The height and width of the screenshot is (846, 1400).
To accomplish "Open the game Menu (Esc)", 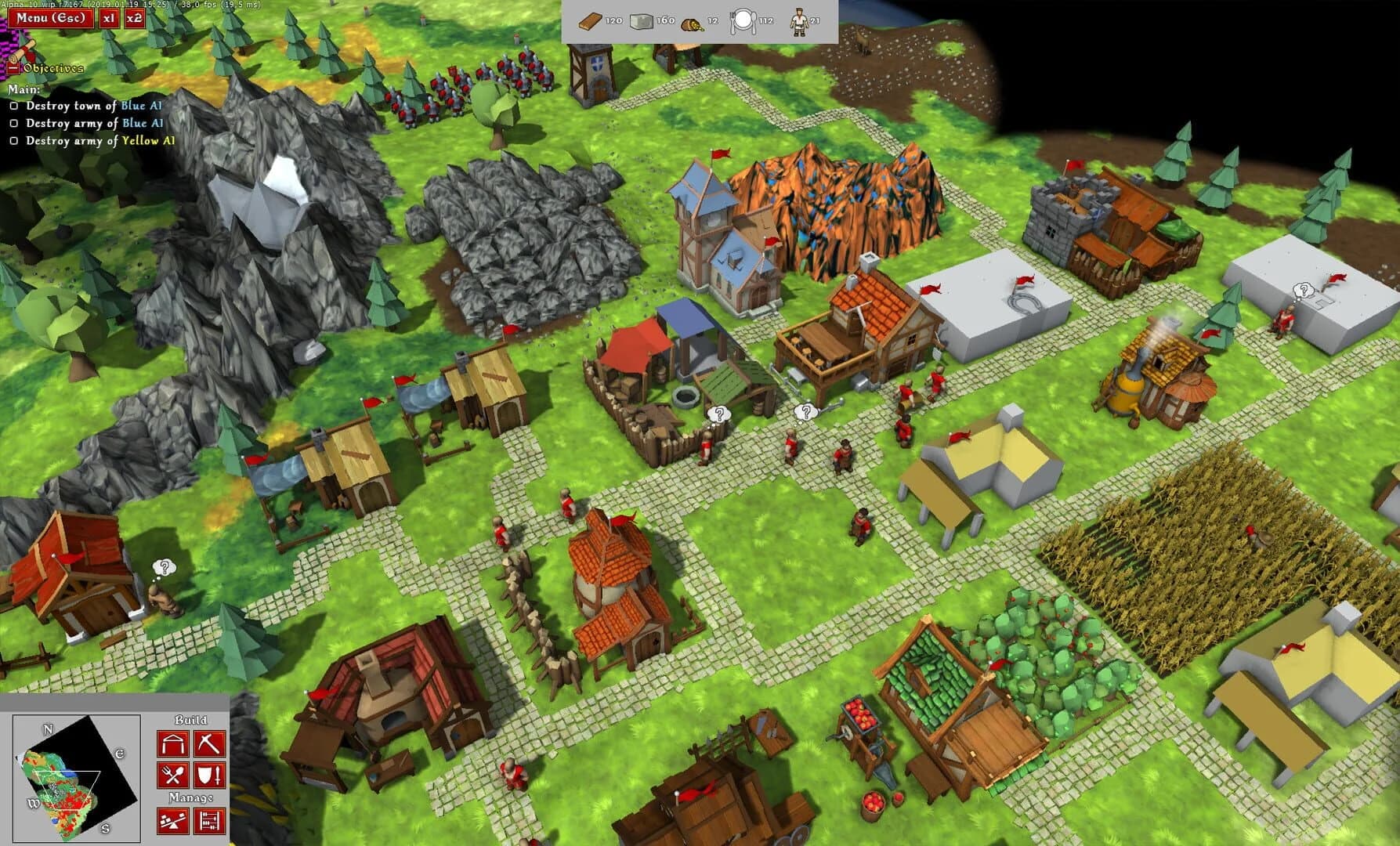I will coord(50,16).
